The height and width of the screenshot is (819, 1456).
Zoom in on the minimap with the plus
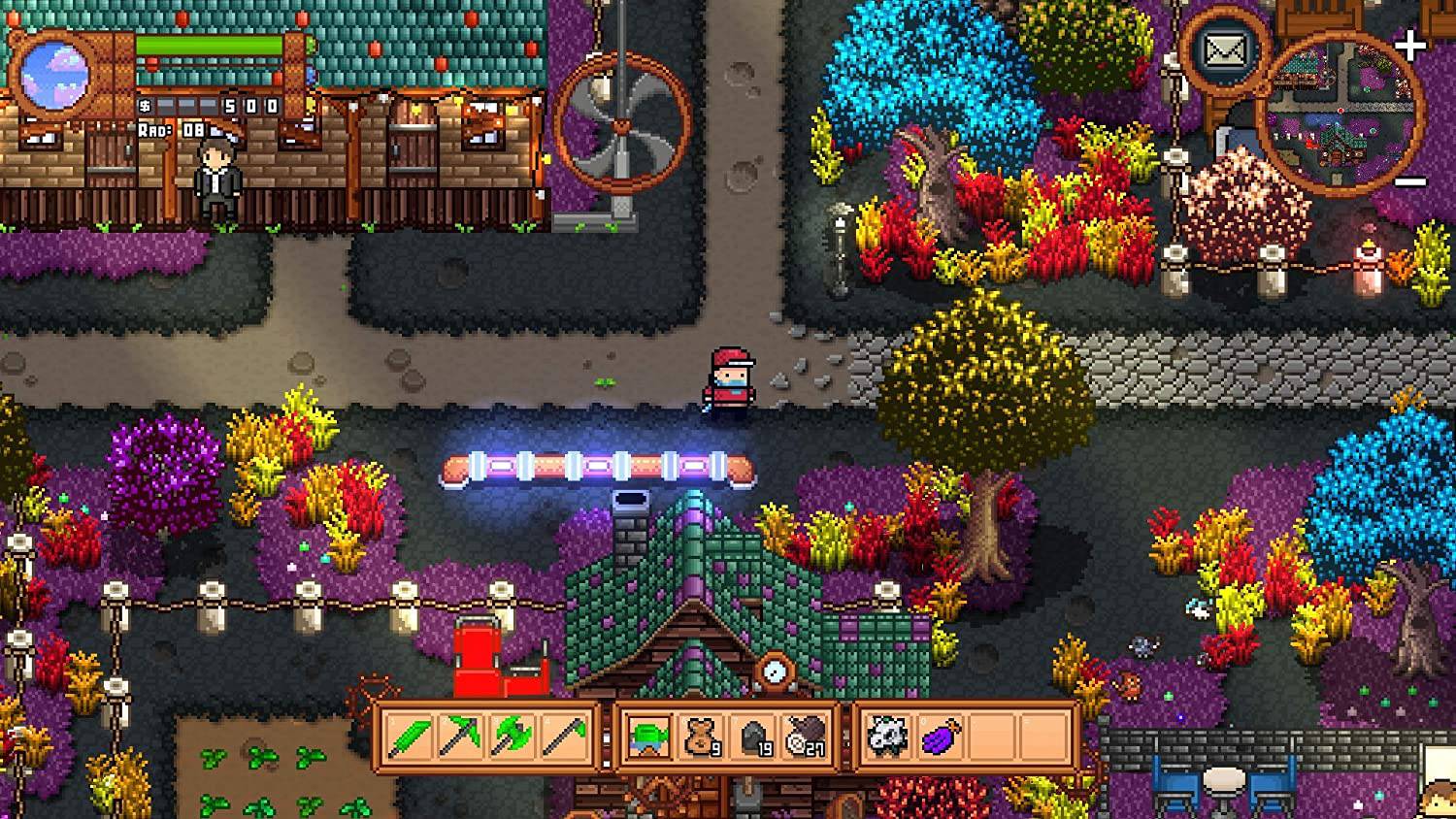tap(1409, 43)
